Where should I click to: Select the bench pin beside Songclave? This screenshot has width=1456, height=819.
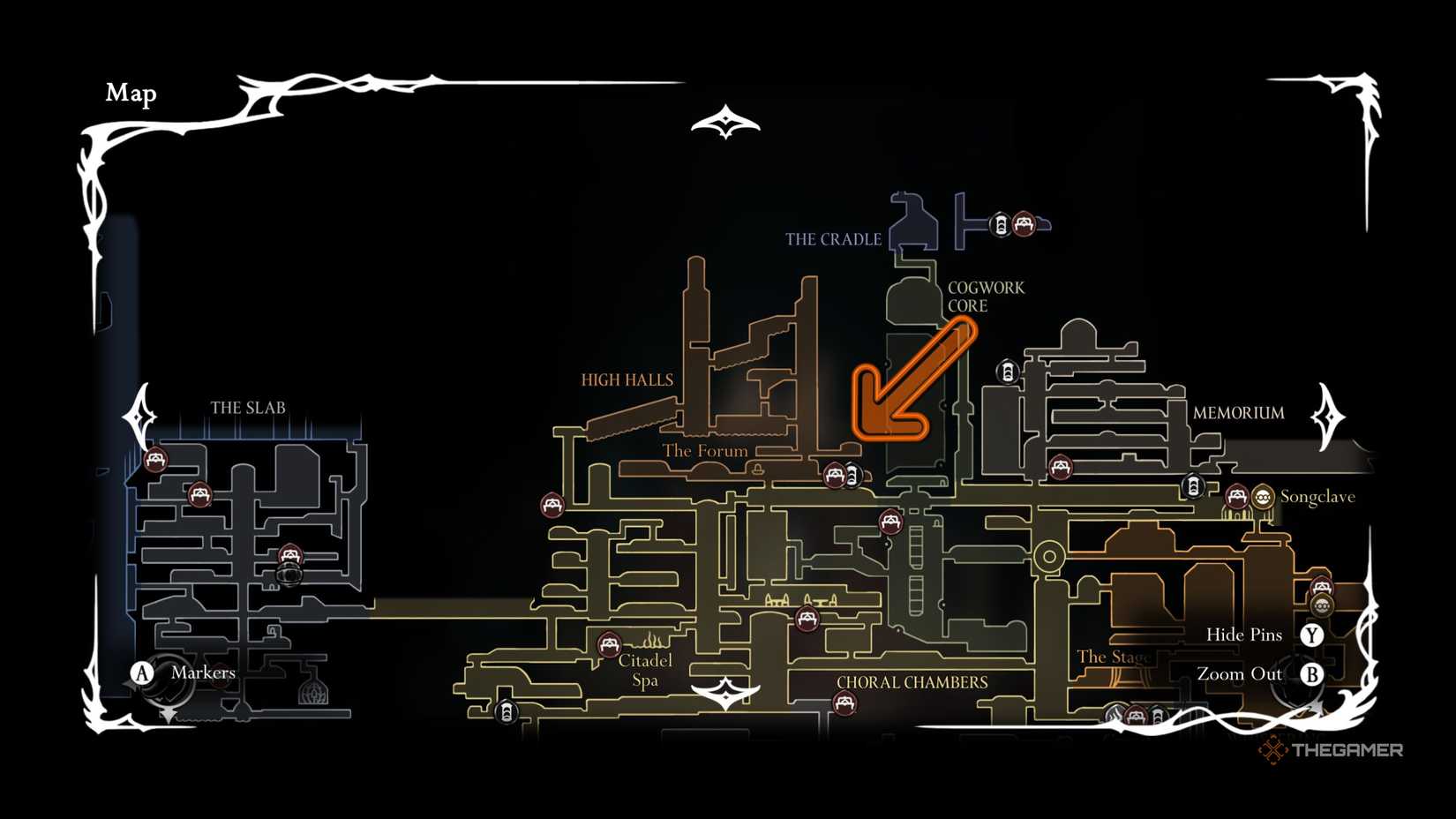1235,498
